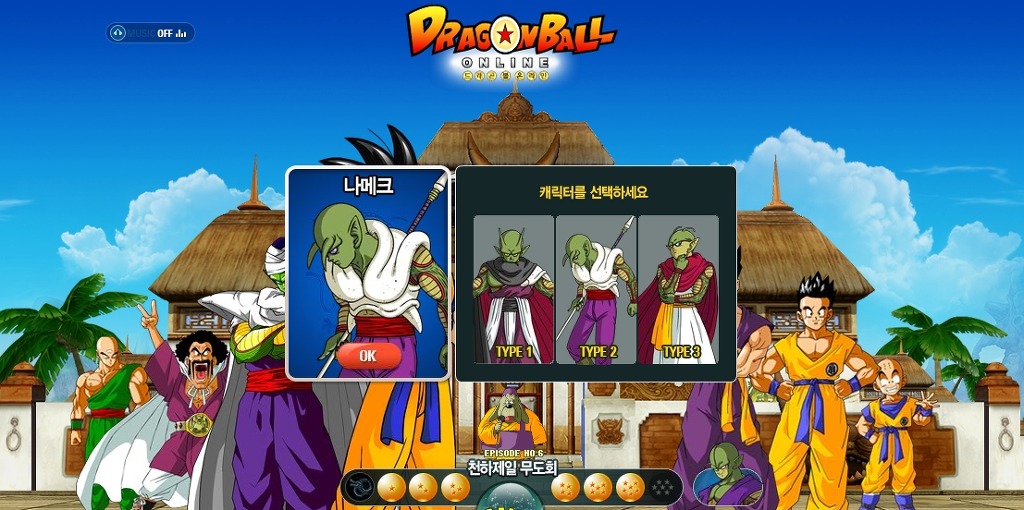The width and height of the screenshot is (1024, 510).
Task: Toggle the Music OFF button
Action: (151, 33)
